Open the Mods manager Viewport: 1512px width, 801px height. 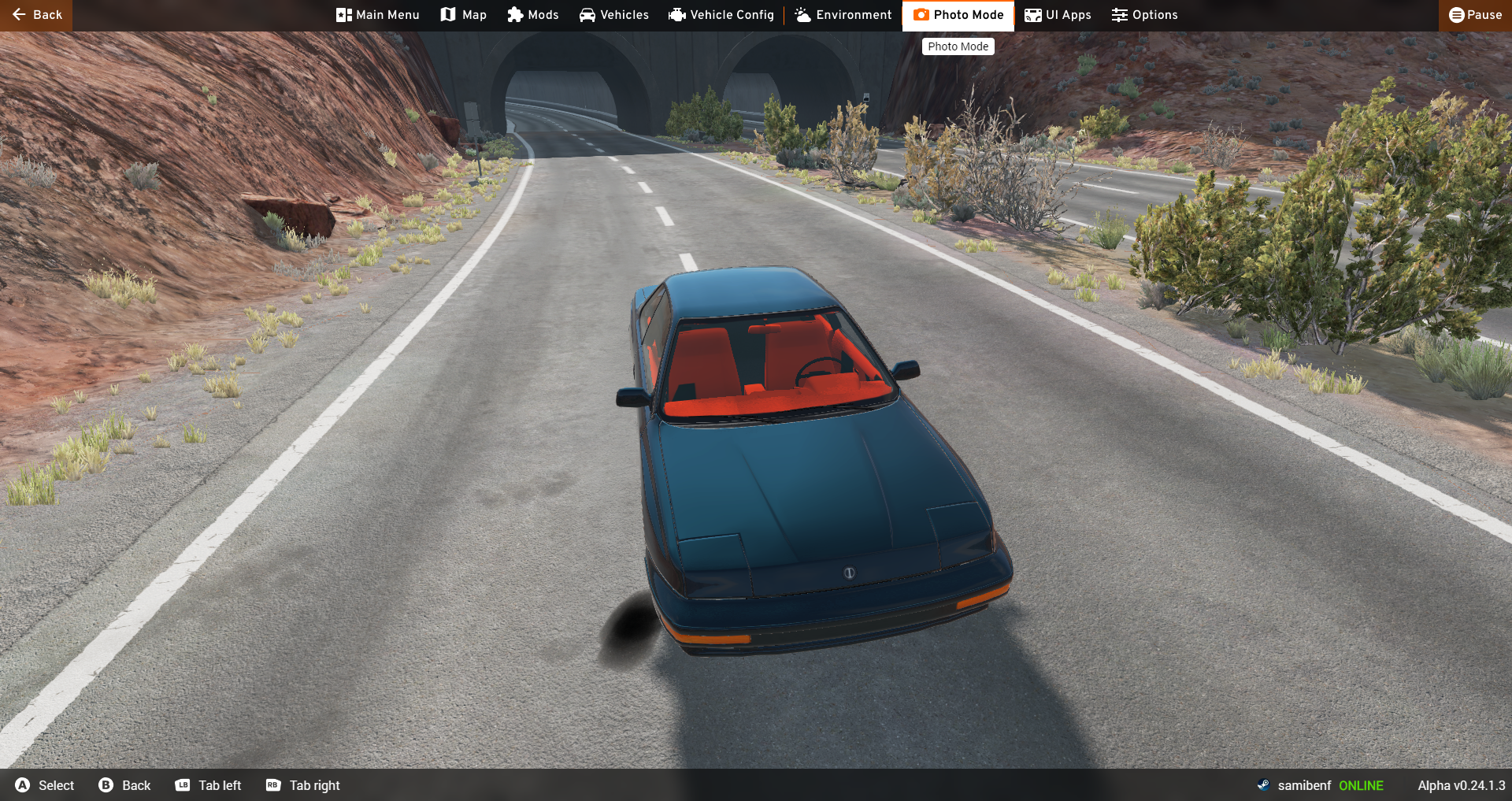pos(533,15)
